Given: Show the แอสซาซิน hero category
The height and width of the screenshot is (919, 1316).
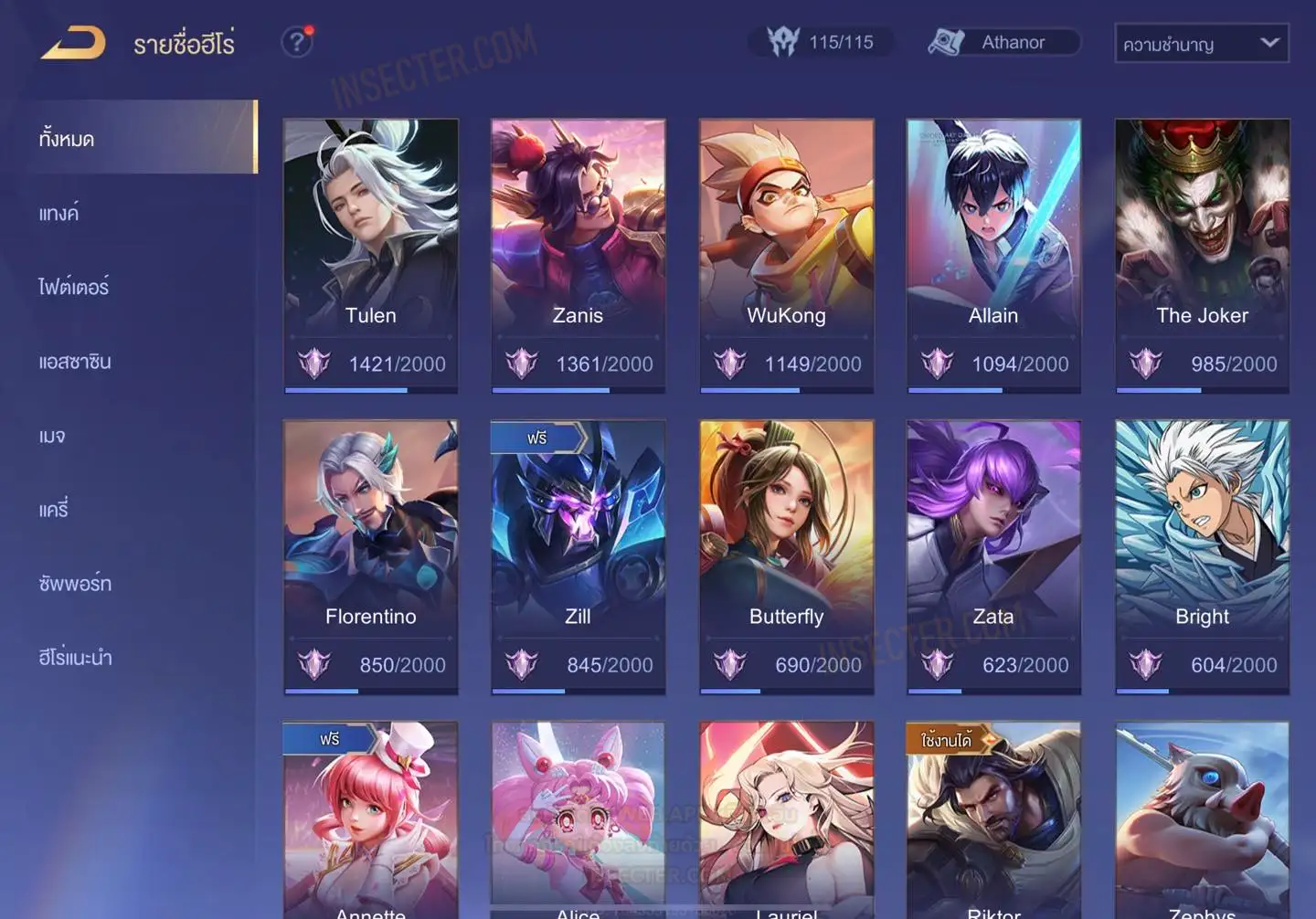Looking at the screenshot, I should tap(75, 362).
